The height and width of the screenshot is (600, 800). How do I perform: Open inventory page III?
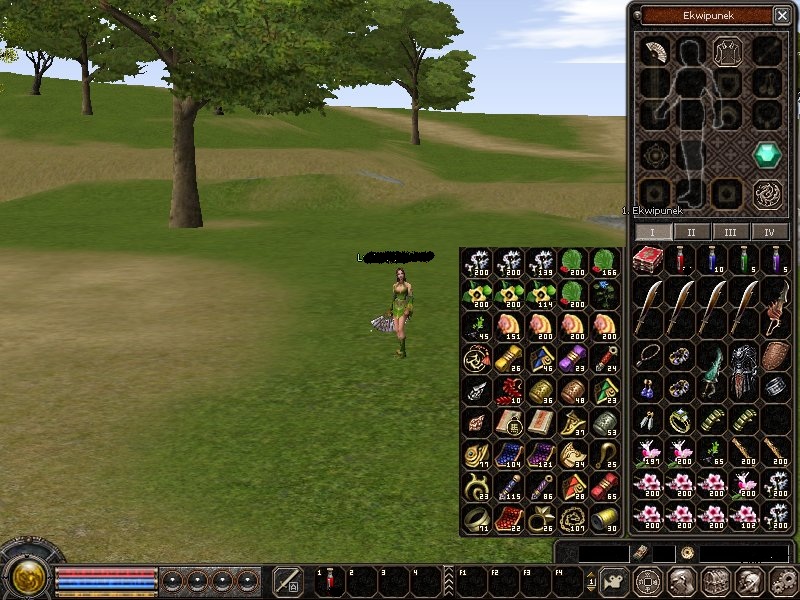pyautogui.click(x=731, y=232)
